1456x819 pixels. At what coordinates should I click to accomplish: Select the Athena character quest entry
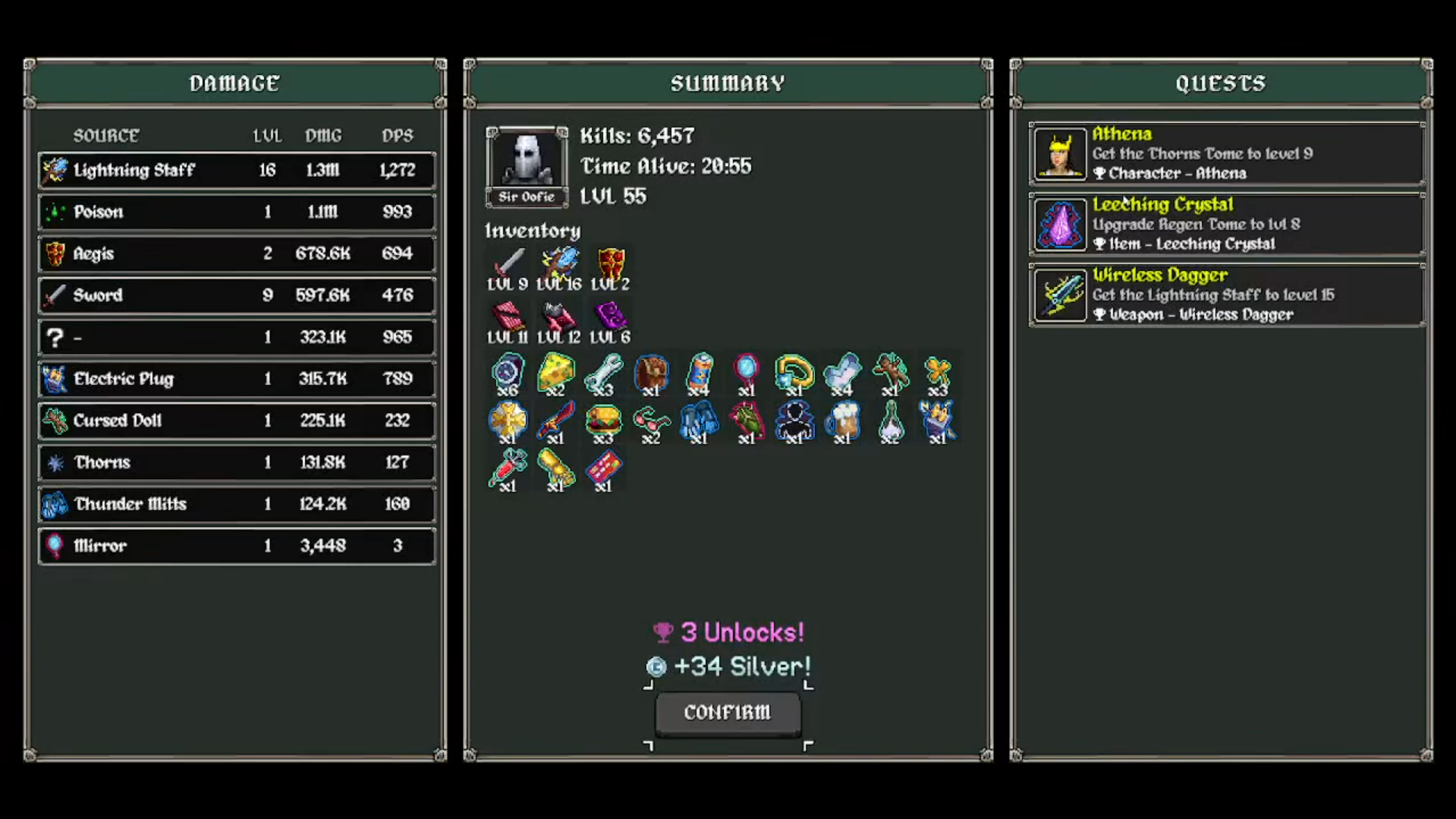(x=1226, y=153)
